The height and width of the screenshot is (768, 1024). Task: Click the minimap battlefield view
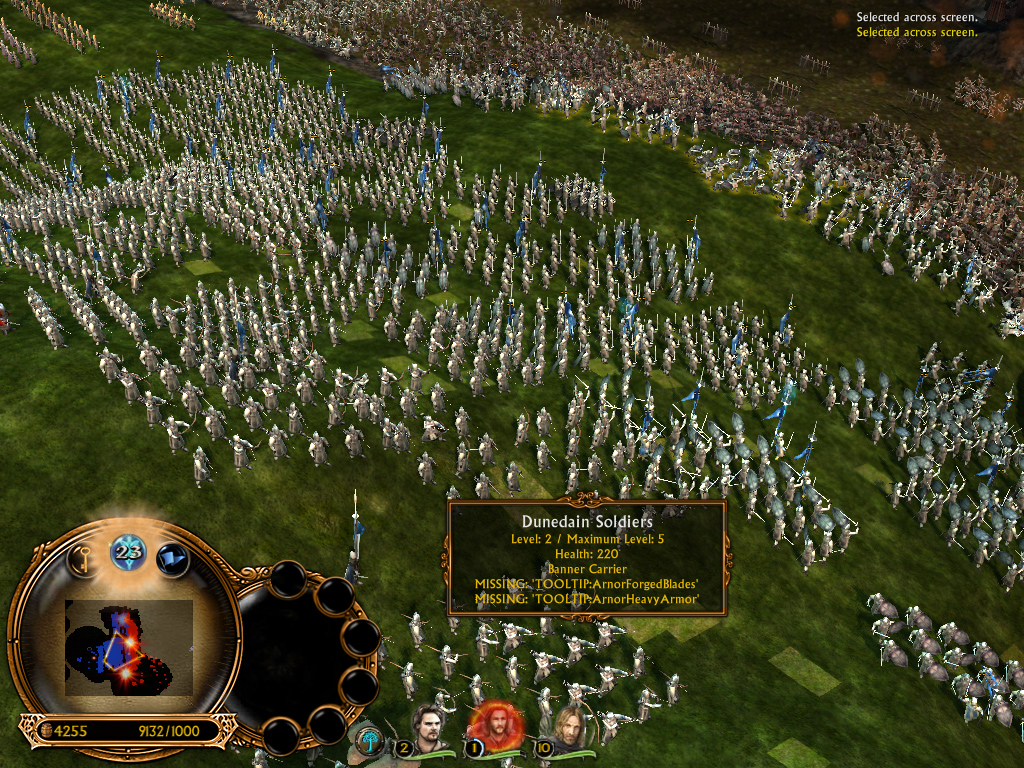click(128, 648)
